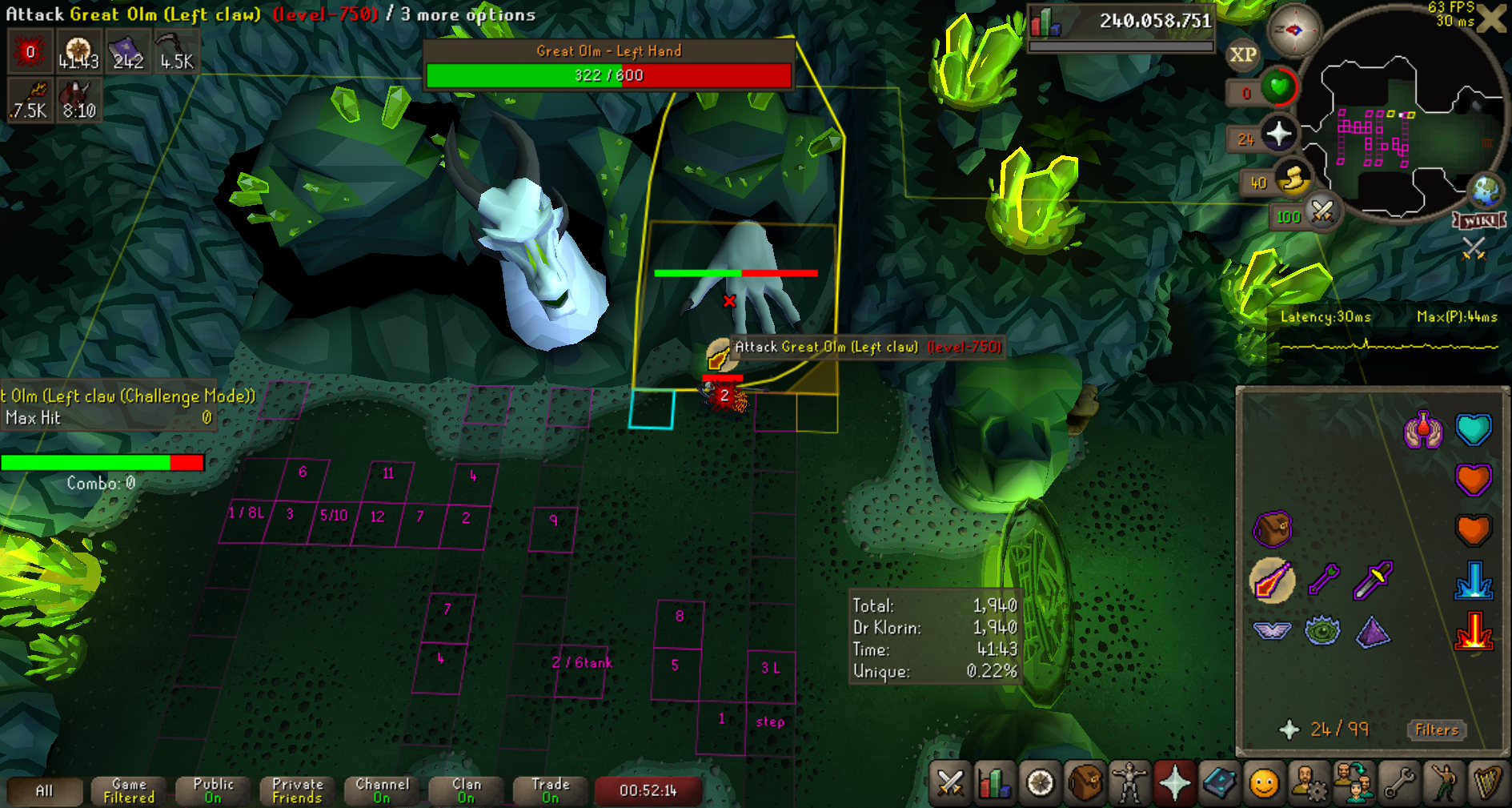Open the prayer Filters button
1512x808 pixels.
point(1436,730)
